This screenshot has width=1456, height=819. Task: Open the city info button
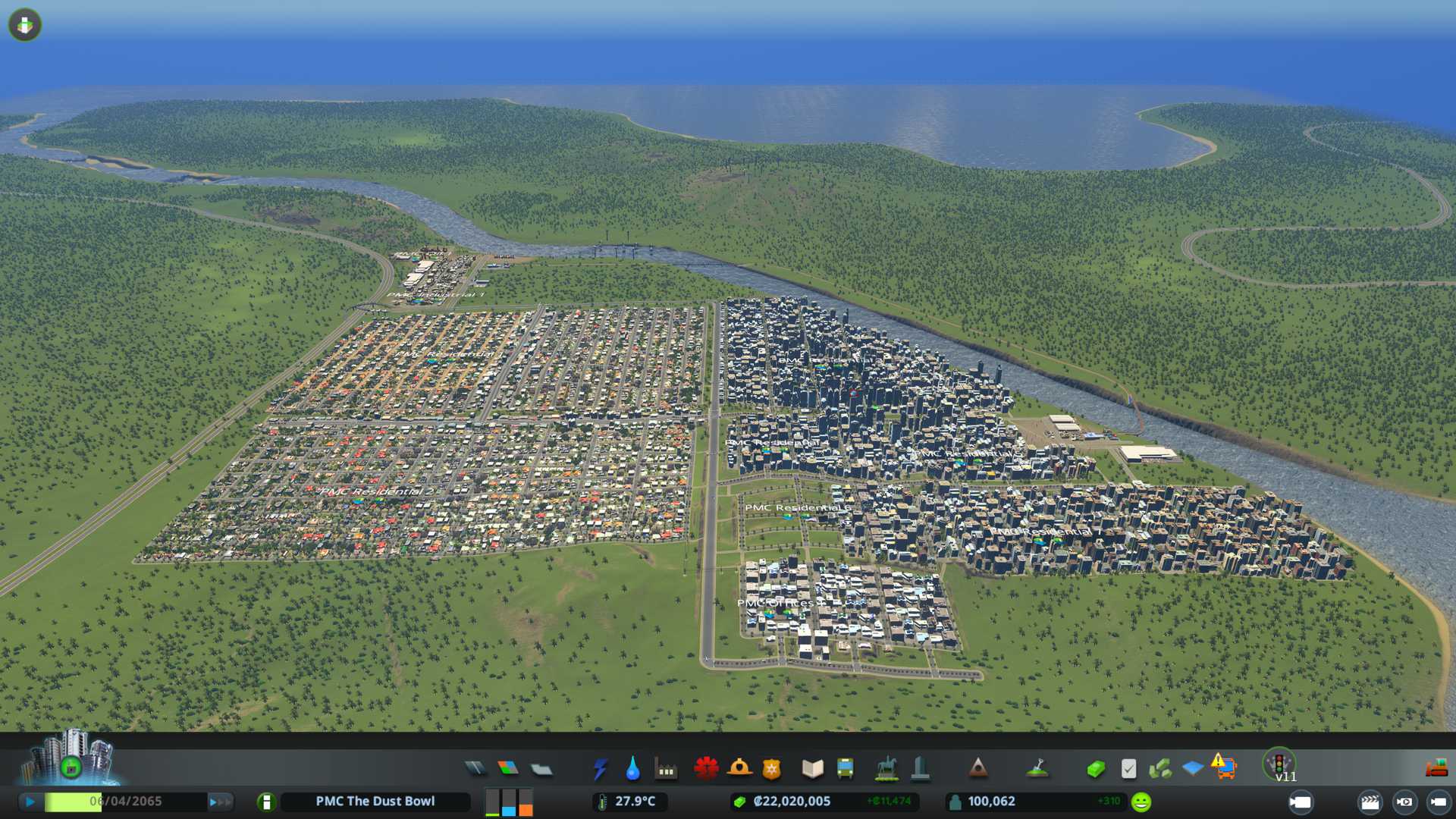click(266, 802)
